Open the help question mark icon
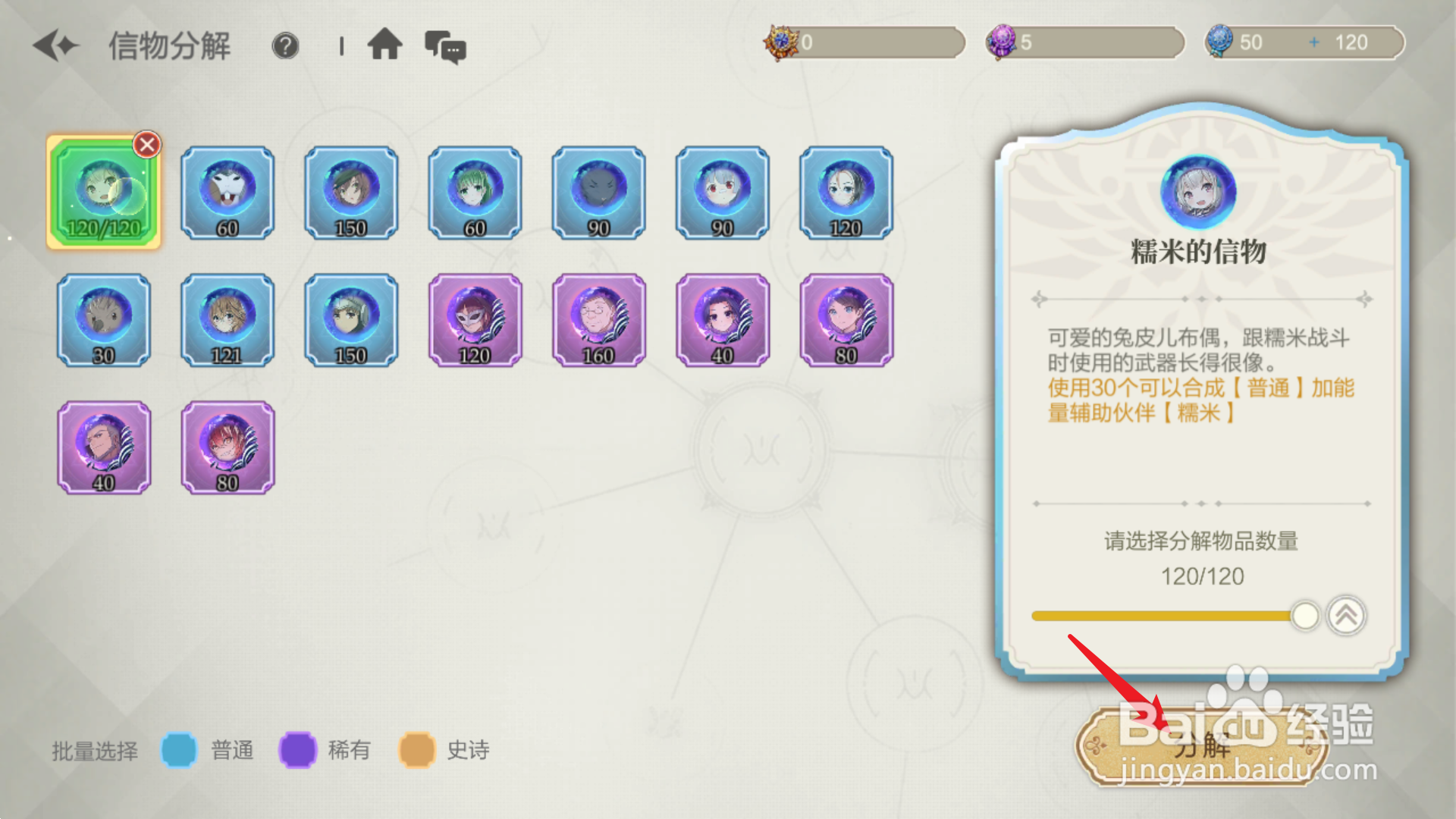Image resolution: width=1456 pixels, height=819 pixels. coord(284,45)
